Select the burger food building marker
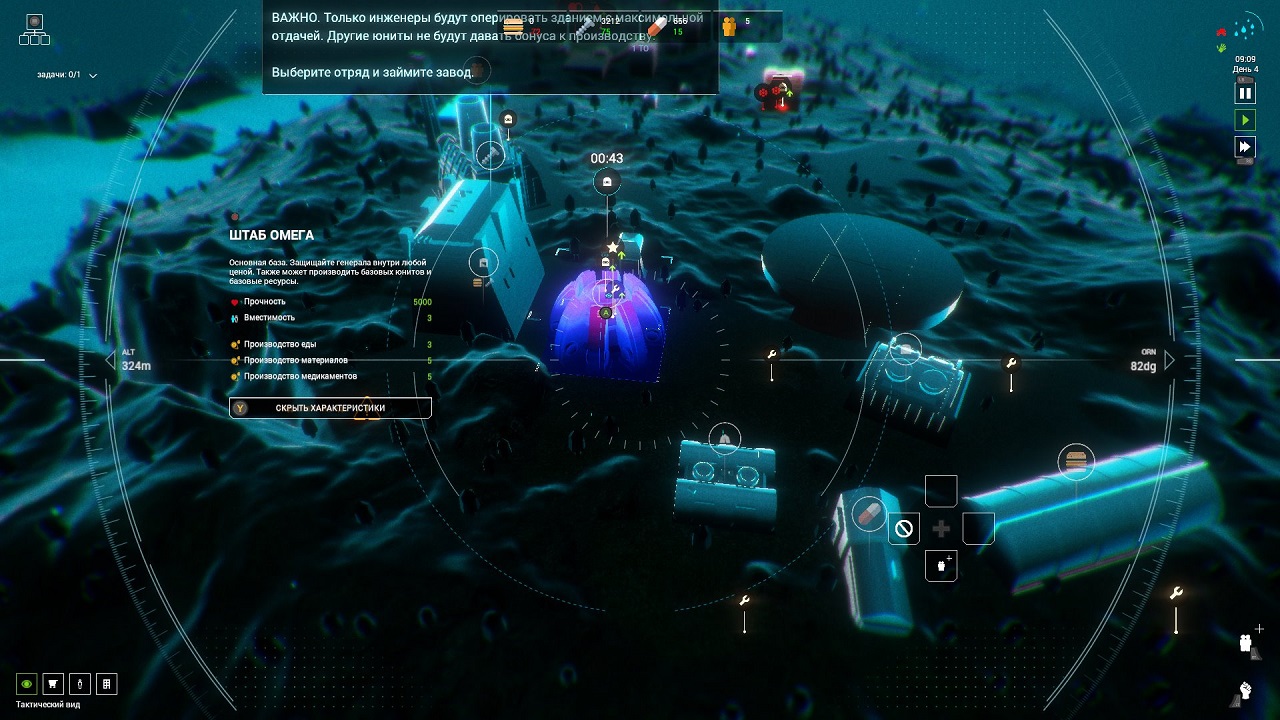This screenshot has width=1280, height=720. 1075,461
